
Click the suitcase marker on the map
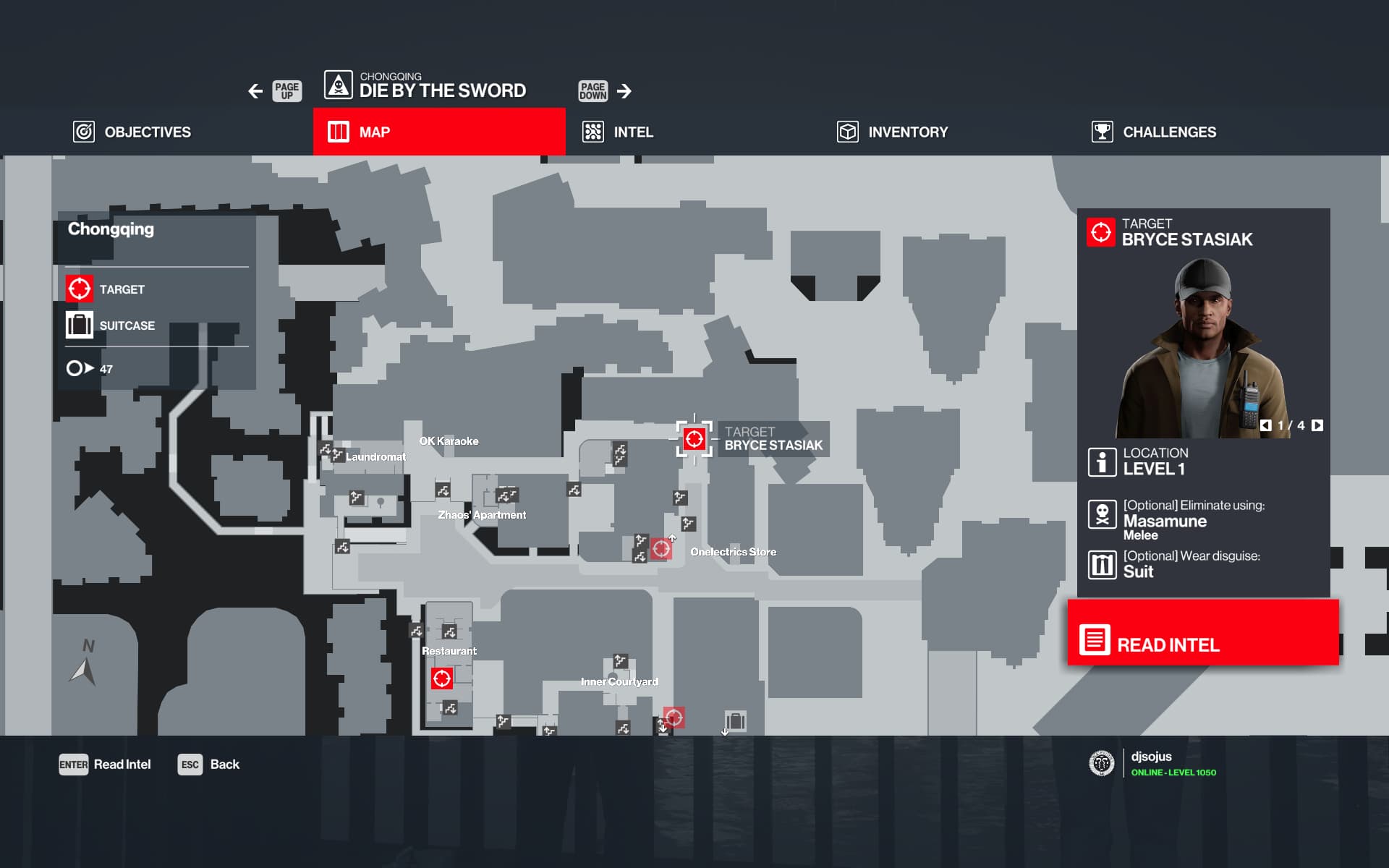click(736, 720)
